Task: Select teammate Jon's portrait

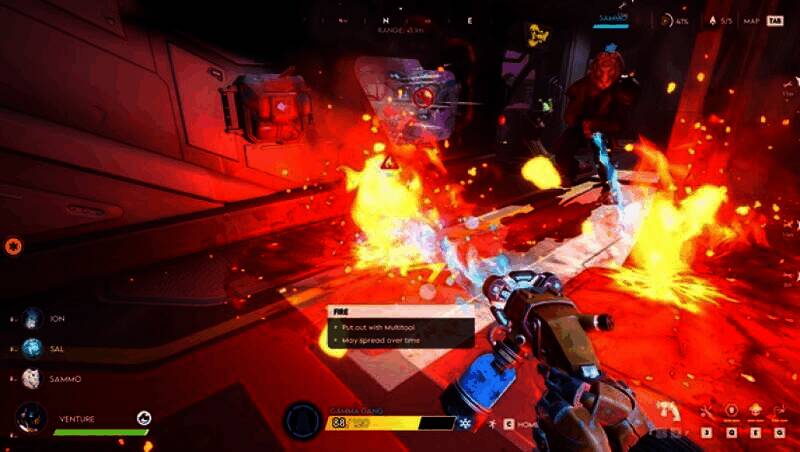Action: (x=32, y=319)
